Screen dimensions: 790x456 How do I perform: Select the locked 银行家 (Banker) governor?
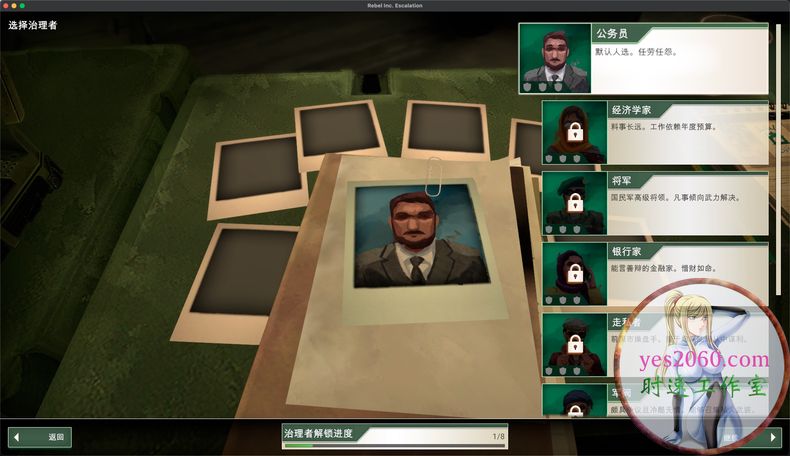[x=655, y=273]
